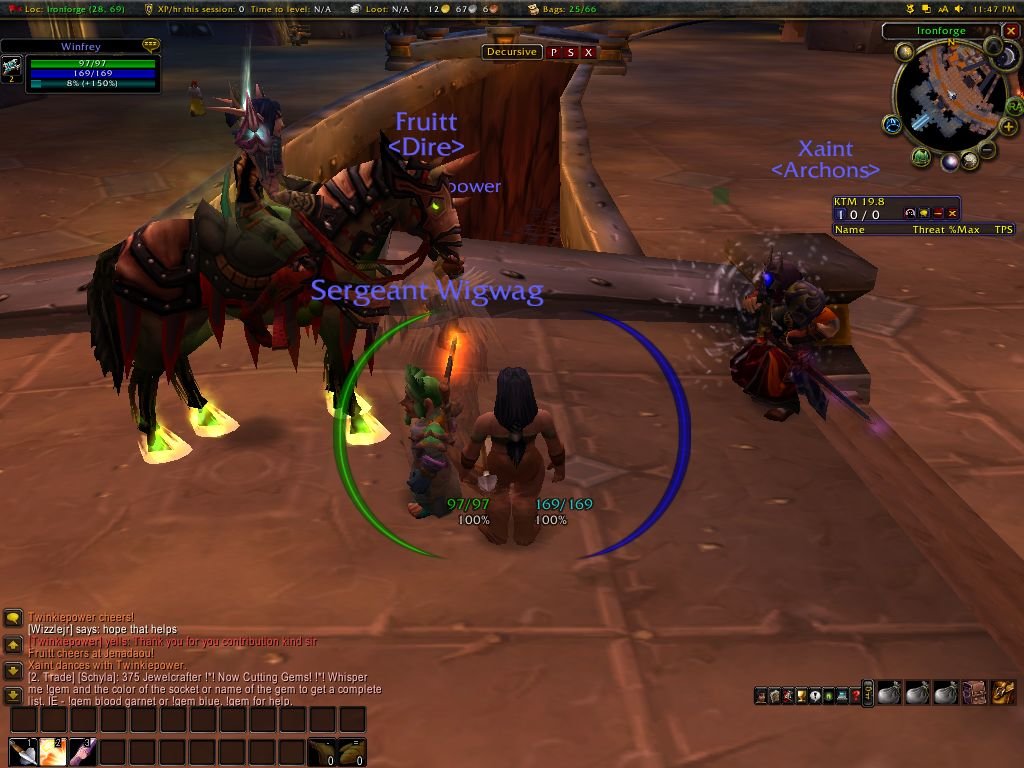
Task: Minimize the KTM threat meter
Action: [939, 213]
